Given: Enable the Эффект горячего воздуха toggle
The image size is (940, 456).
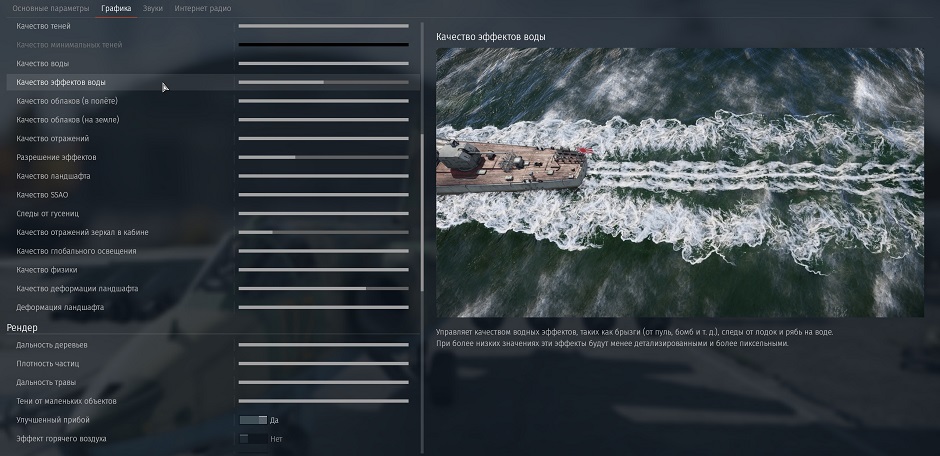Looking at the screenshot, I should [x=253, y=439].
